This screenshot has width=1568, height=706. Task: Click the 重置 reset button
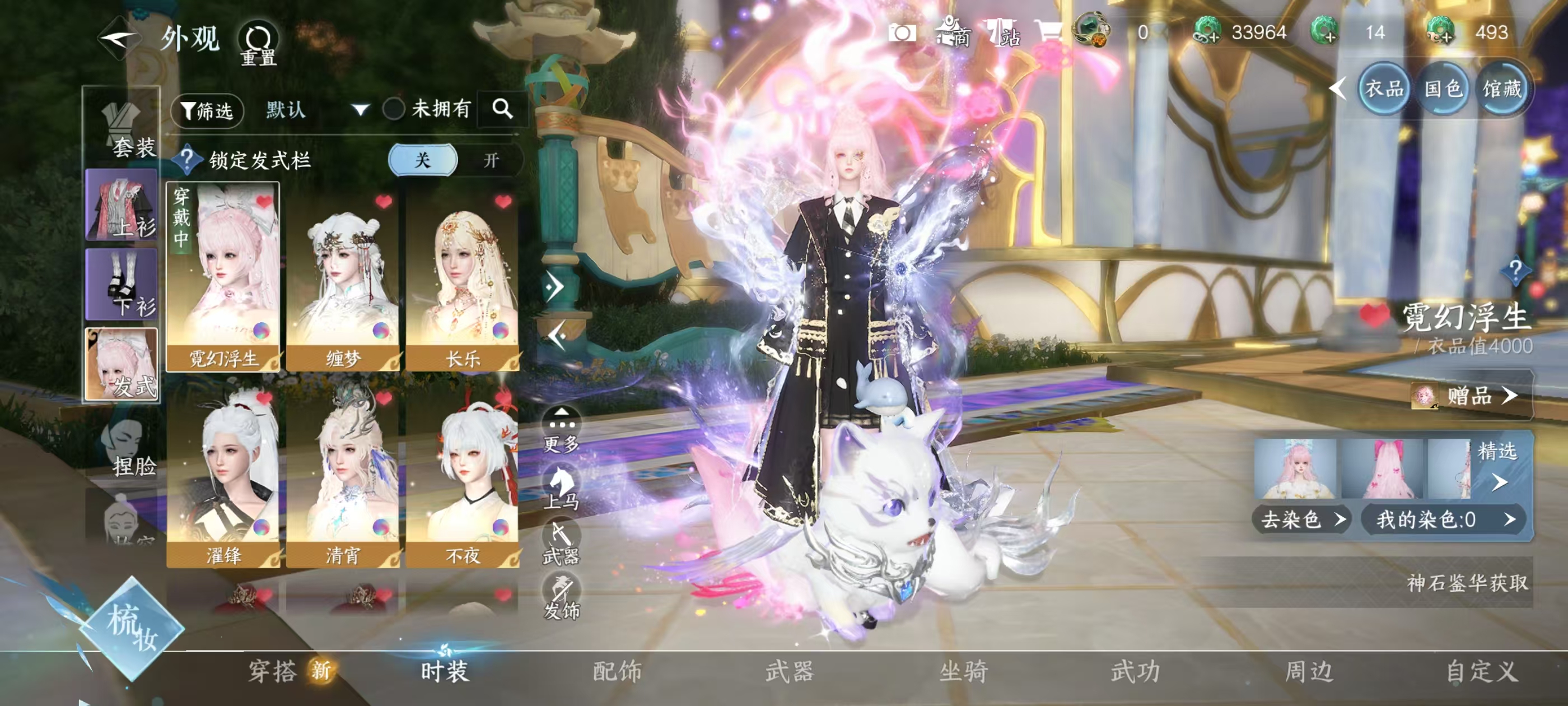pyautogui.click(x=259, y=44)
